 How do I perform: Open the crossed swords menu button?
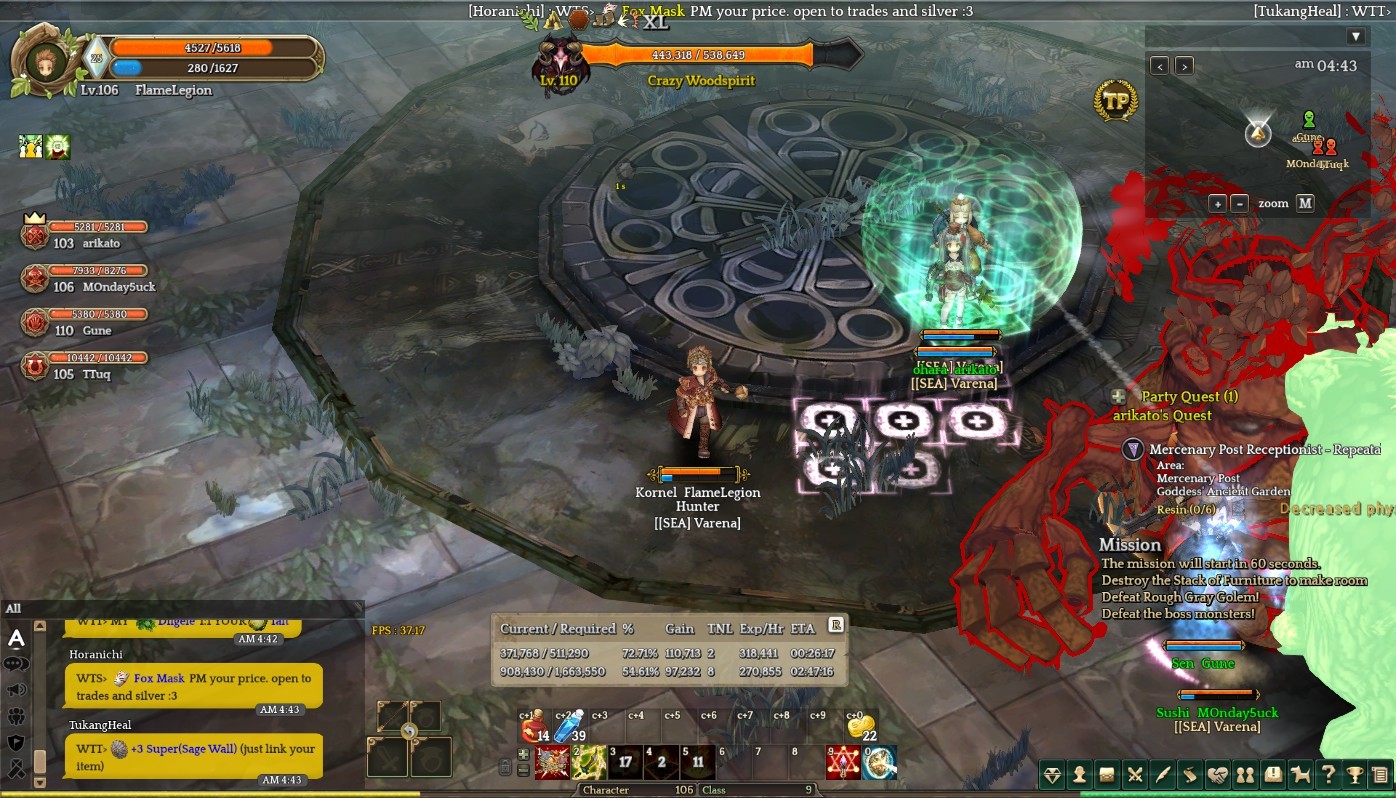tap(1135, 774)
